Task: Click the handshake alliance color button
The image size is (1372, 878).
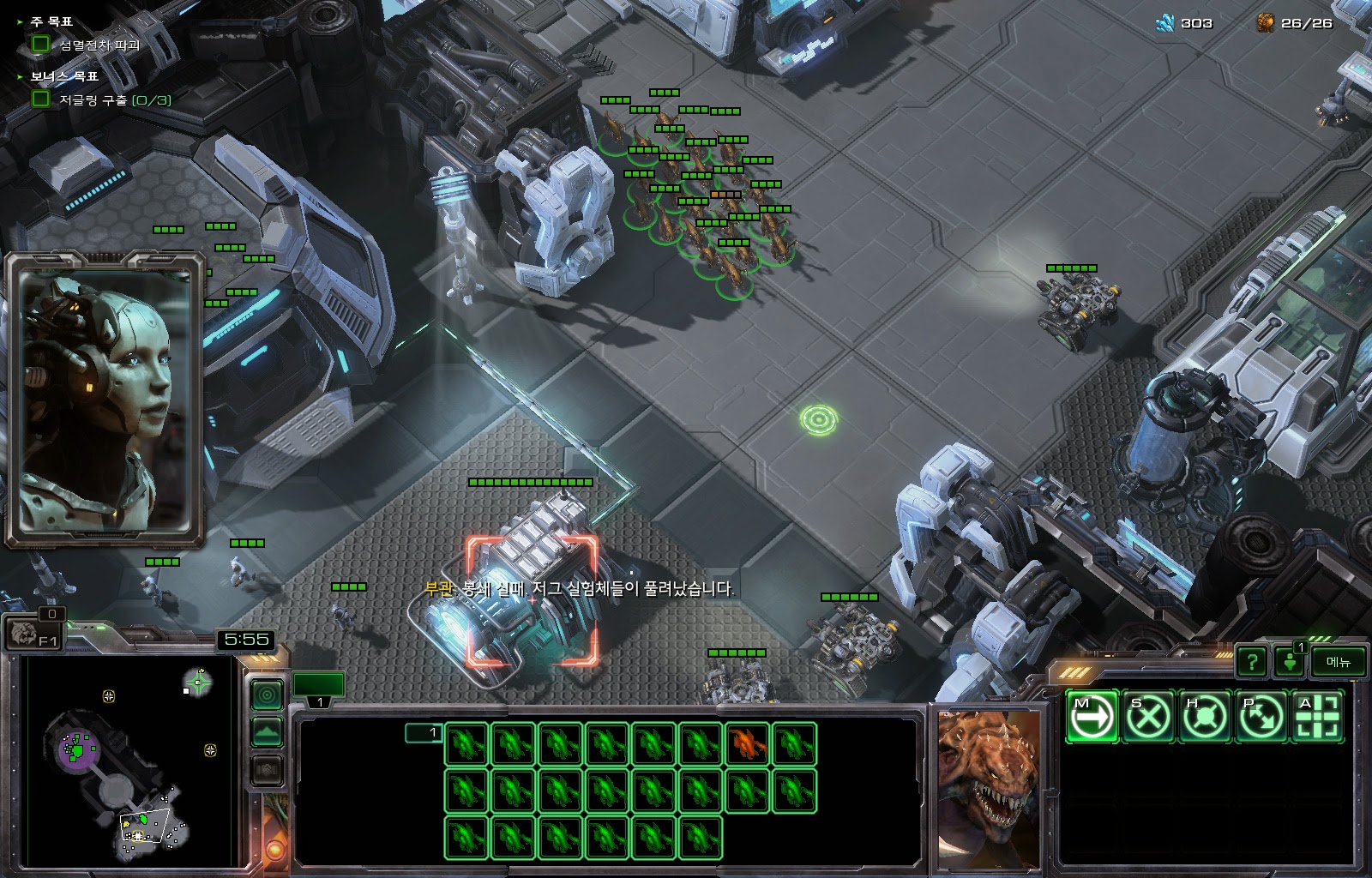Action: (x=267, y=770)
